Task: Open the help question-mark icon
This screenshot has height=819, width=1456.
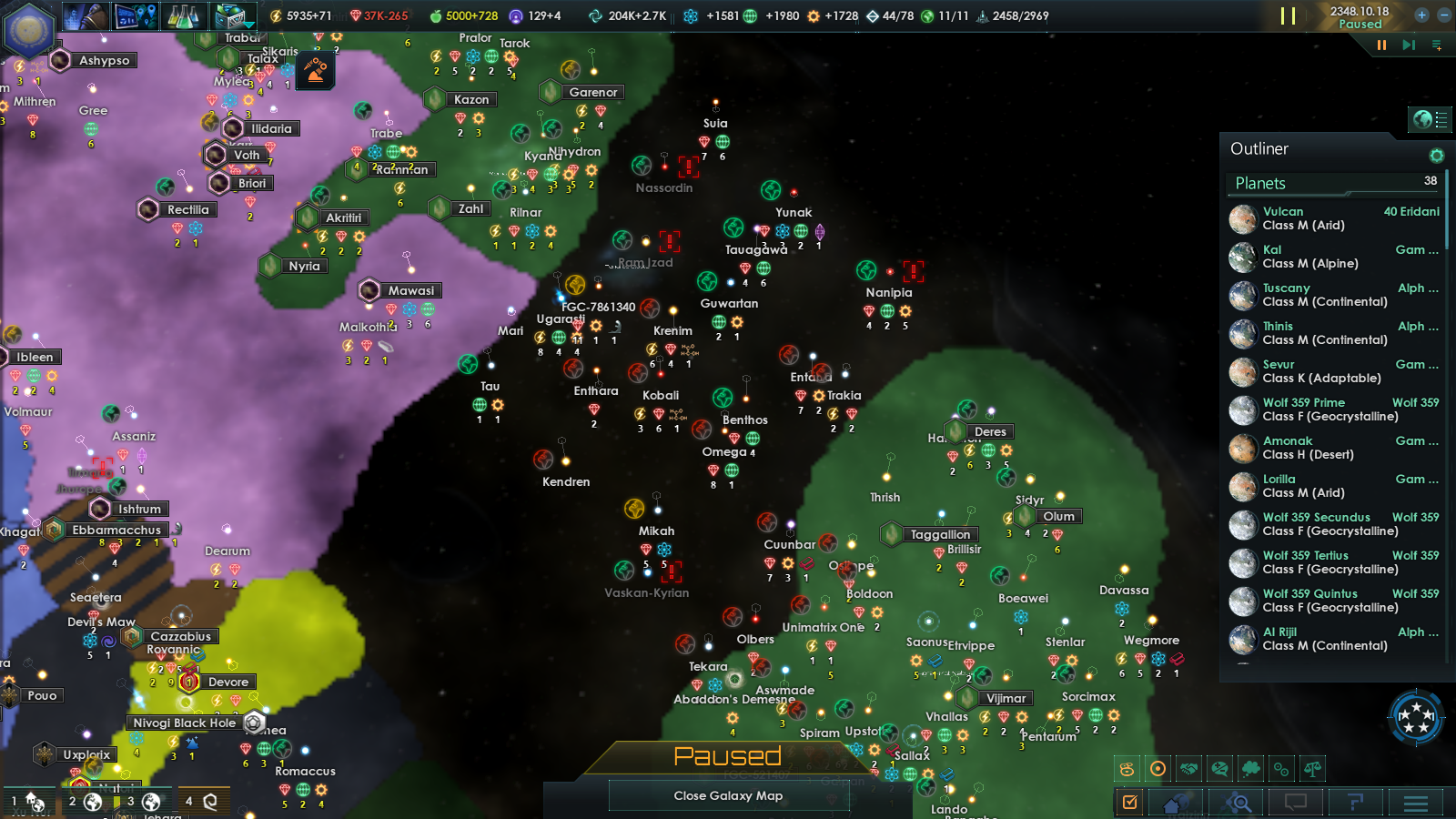Action: pos(1358,803)
